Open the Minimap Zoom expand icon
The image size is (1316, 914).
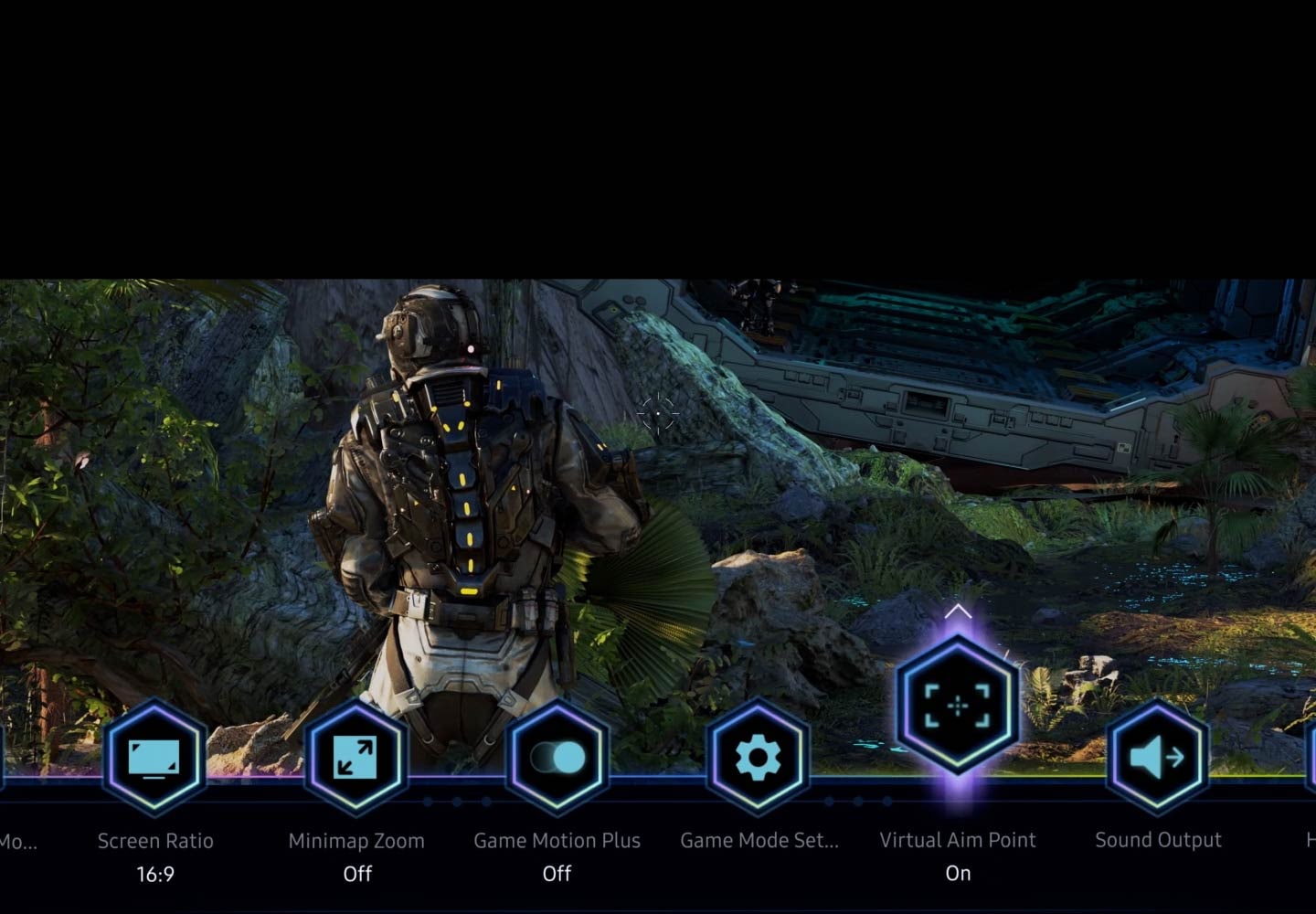pos(356,757)
